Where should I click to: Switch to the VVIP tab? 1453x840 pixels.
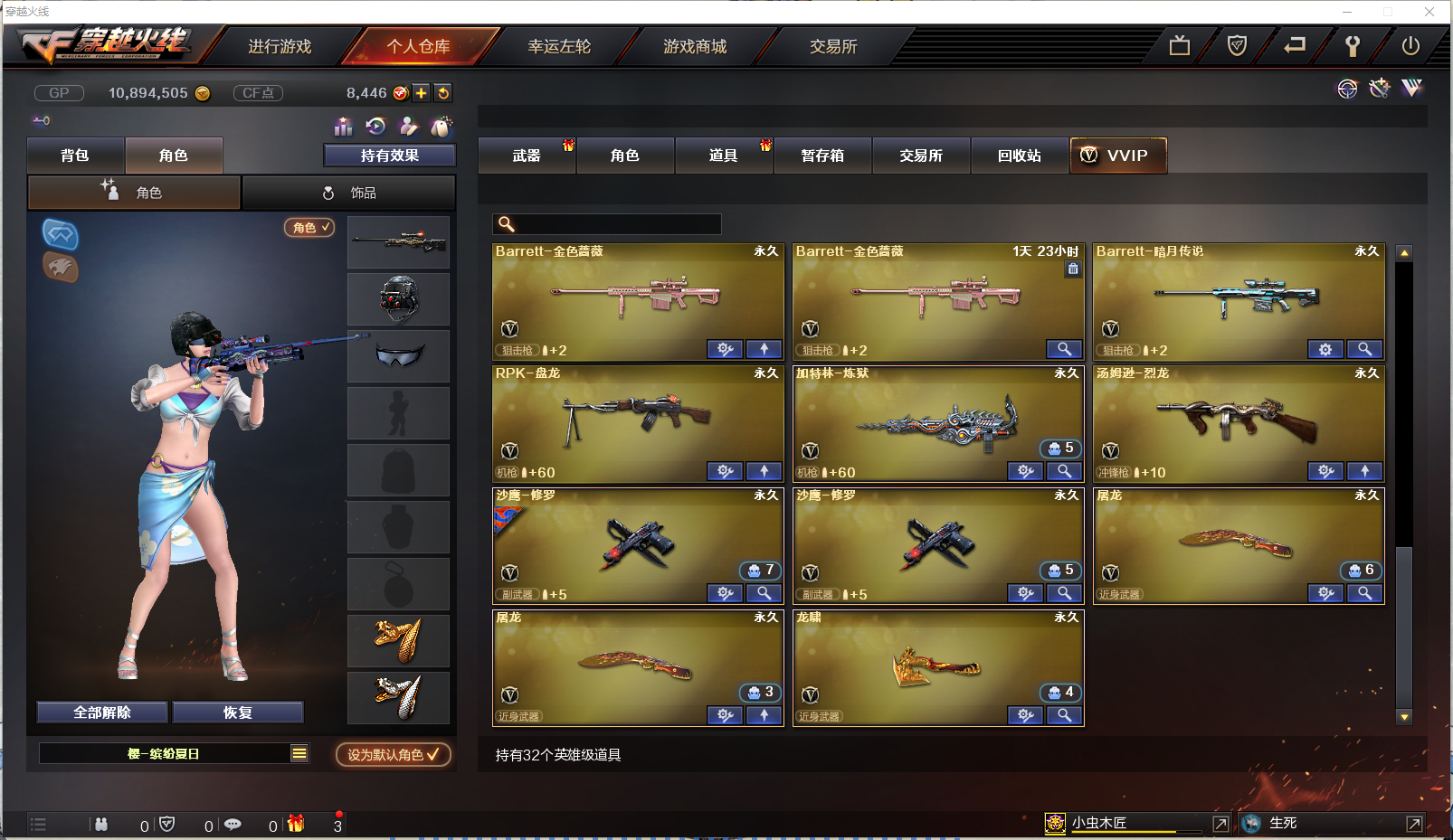click(1118, 155)
